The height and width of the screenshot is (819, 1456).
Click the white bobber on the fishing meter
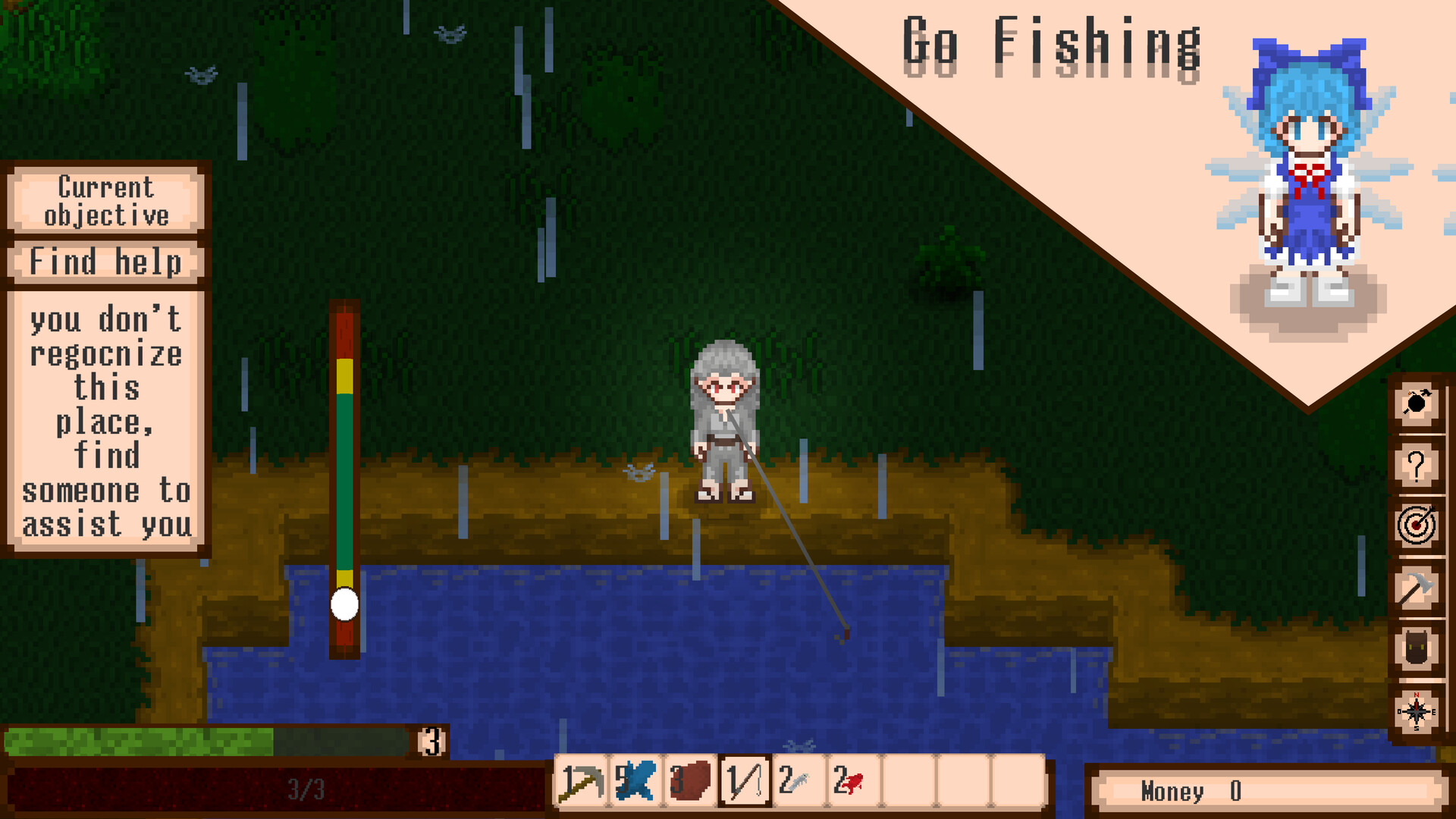345,604
